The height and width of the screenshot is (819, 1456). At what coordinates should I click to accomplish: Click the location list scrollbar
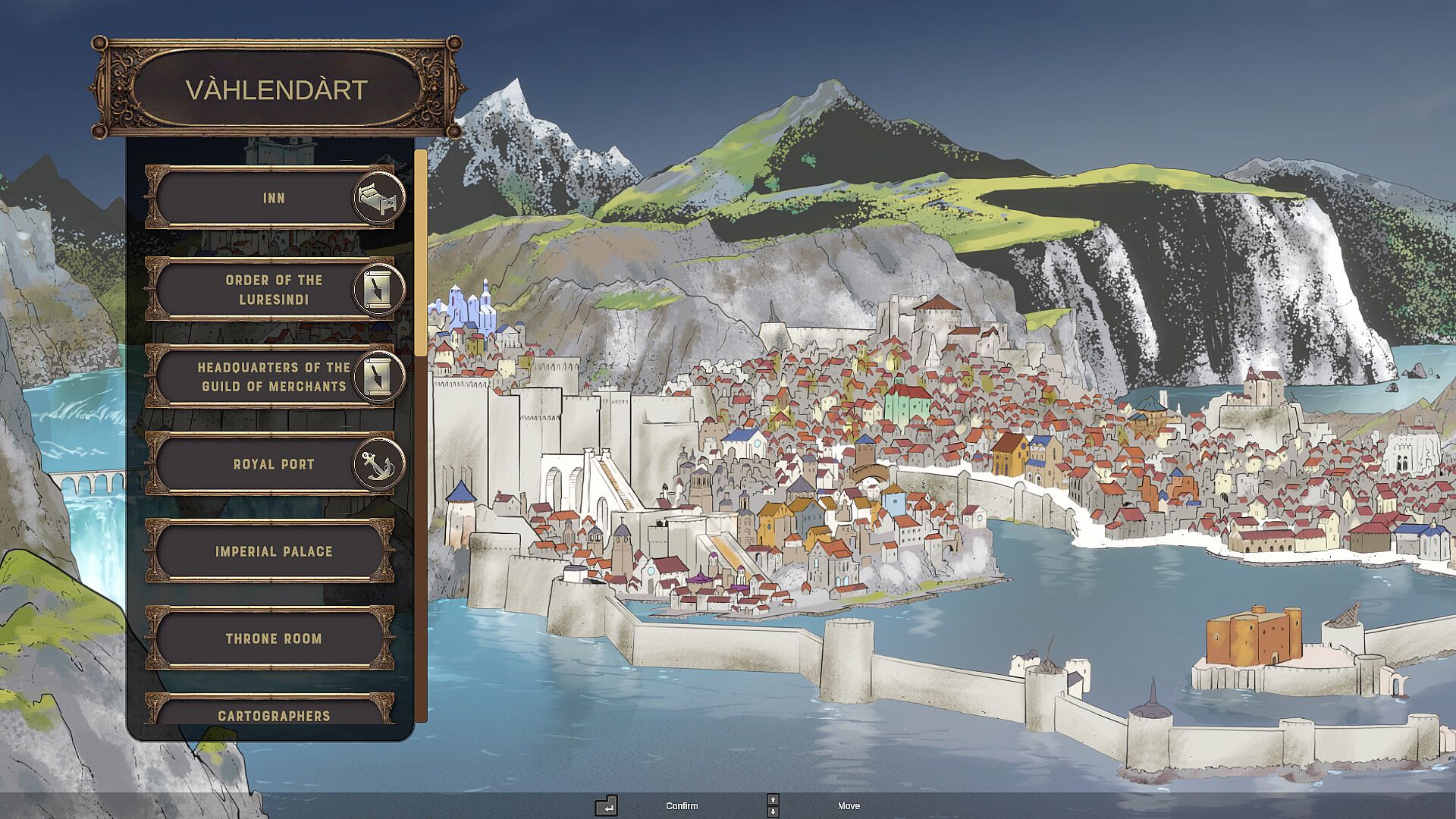(421, 253)
